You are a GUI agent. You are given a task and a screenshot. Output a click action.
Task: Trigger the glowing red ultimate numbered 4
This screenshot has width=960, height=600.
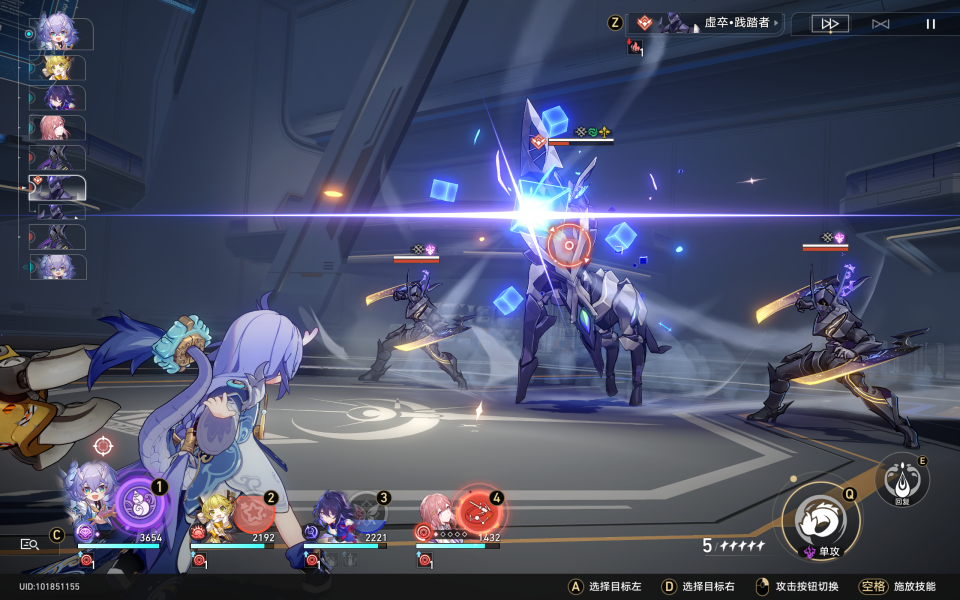(x=479, y=512)
